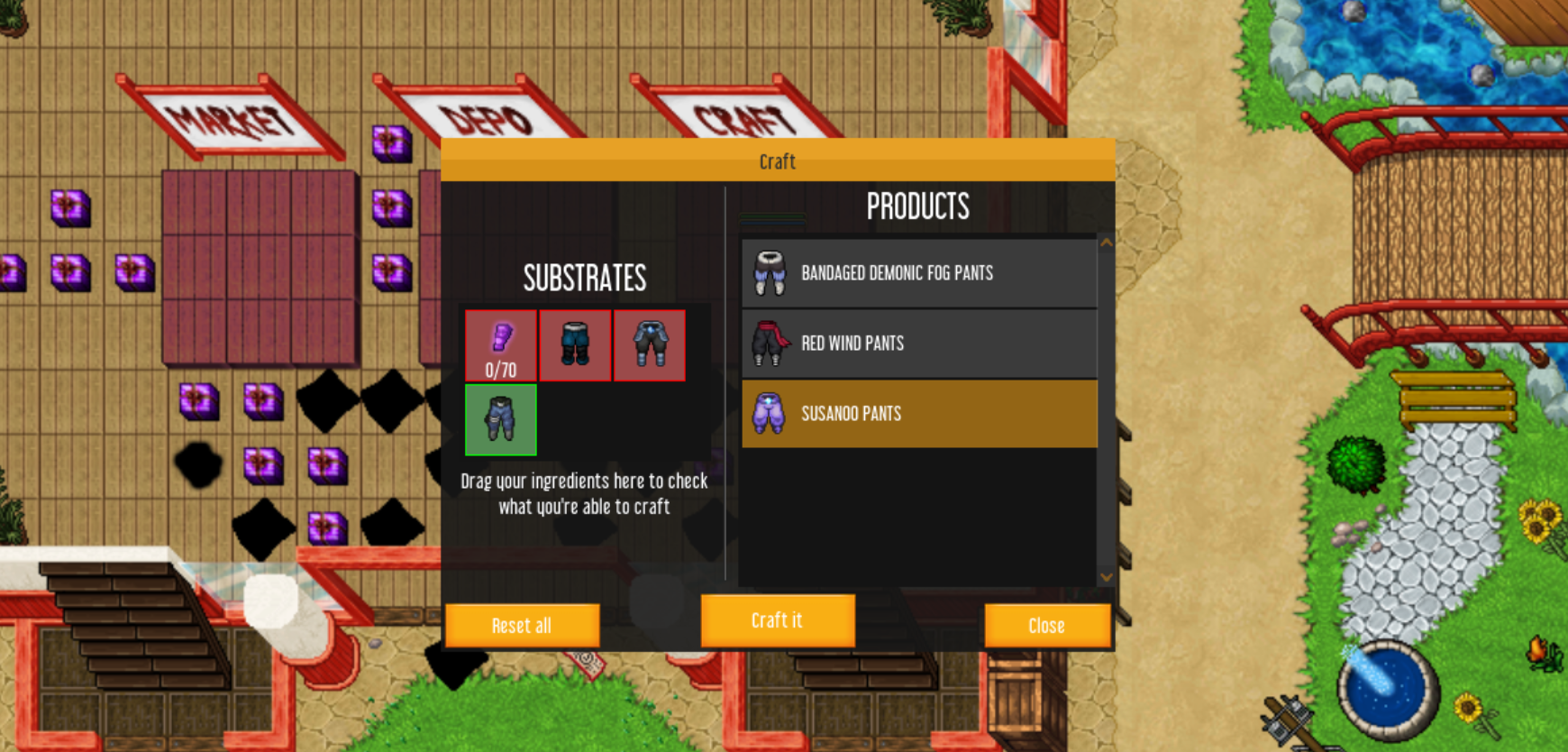Select the Susanoo Pants product row
The width and height of the screenshot is (1568, 752).
[x=918, y=414]
